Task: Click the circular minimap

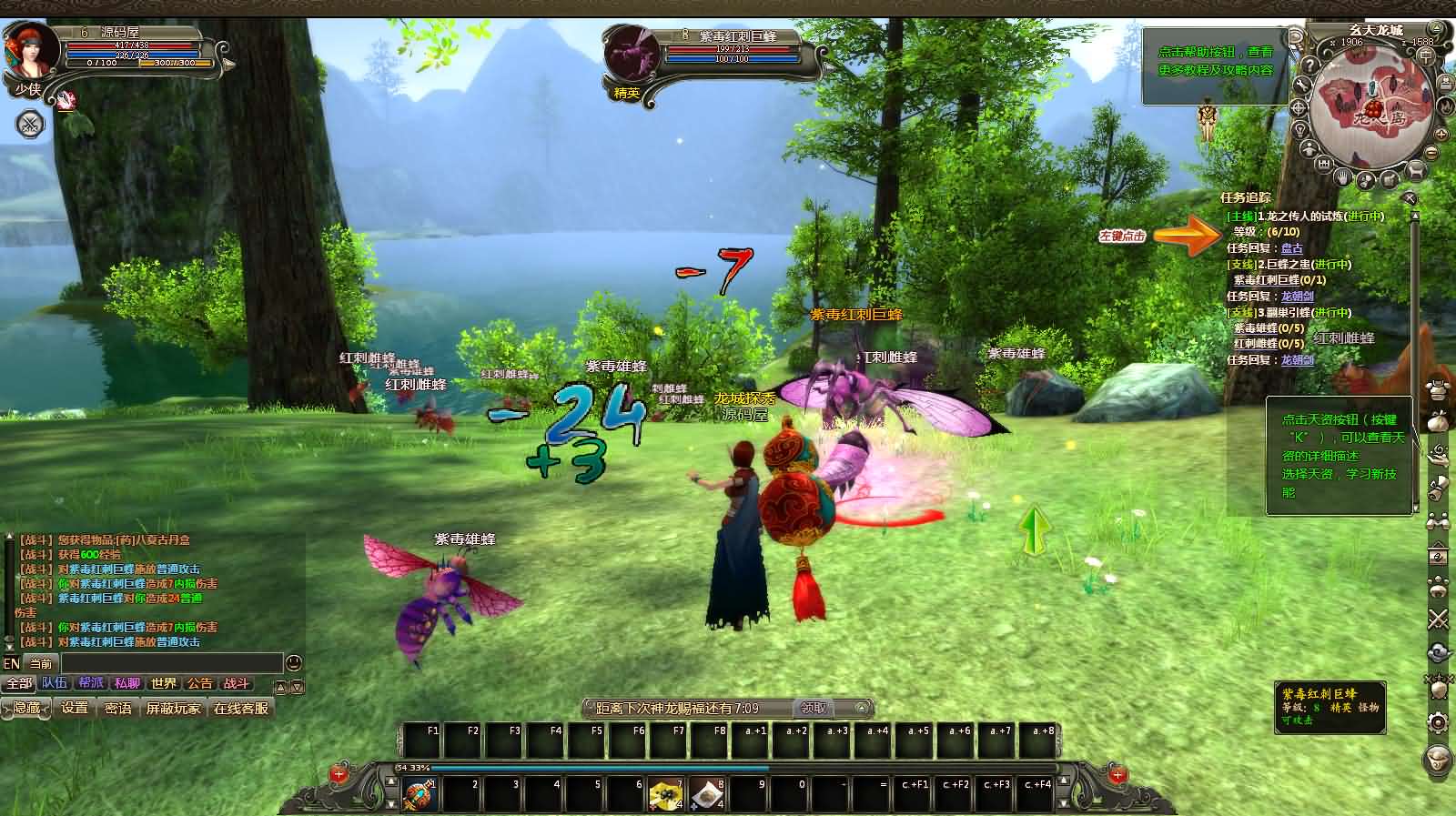Action: pyautogui.click(x=1373, y=111)
